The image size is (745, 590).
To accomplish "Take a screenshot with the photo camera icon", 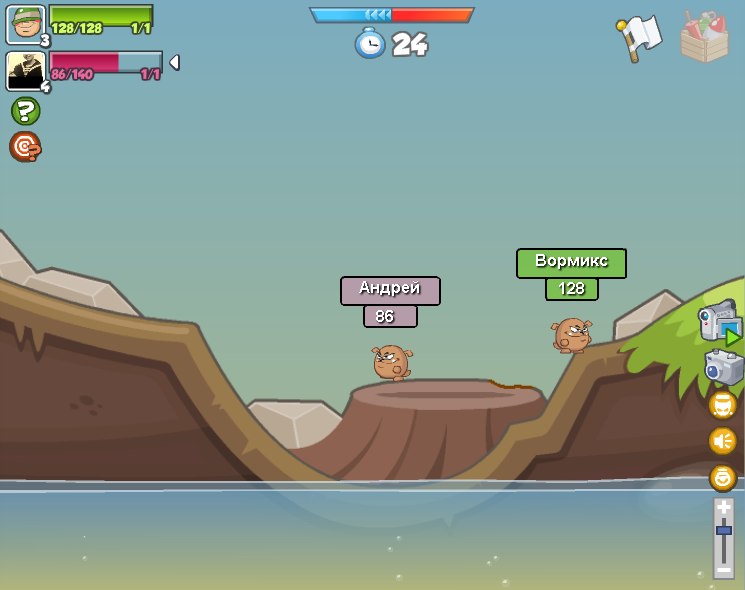I will click(723, 367).
